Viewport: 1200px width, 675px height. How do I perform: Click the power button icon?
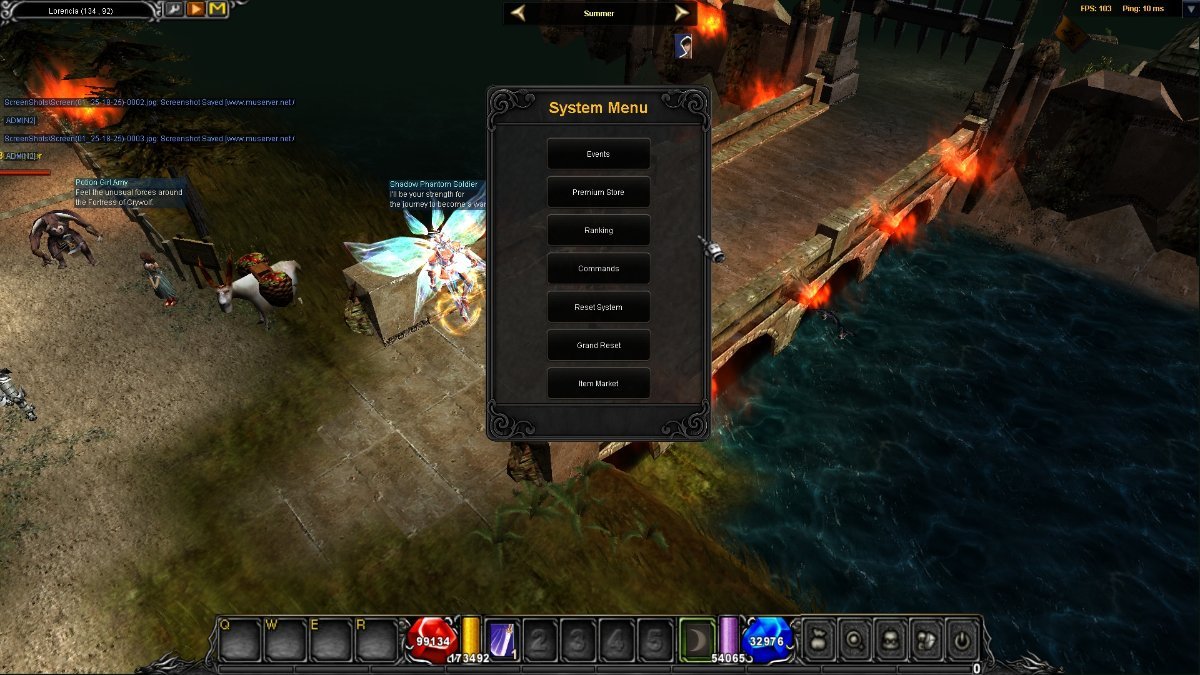(962, 638)
